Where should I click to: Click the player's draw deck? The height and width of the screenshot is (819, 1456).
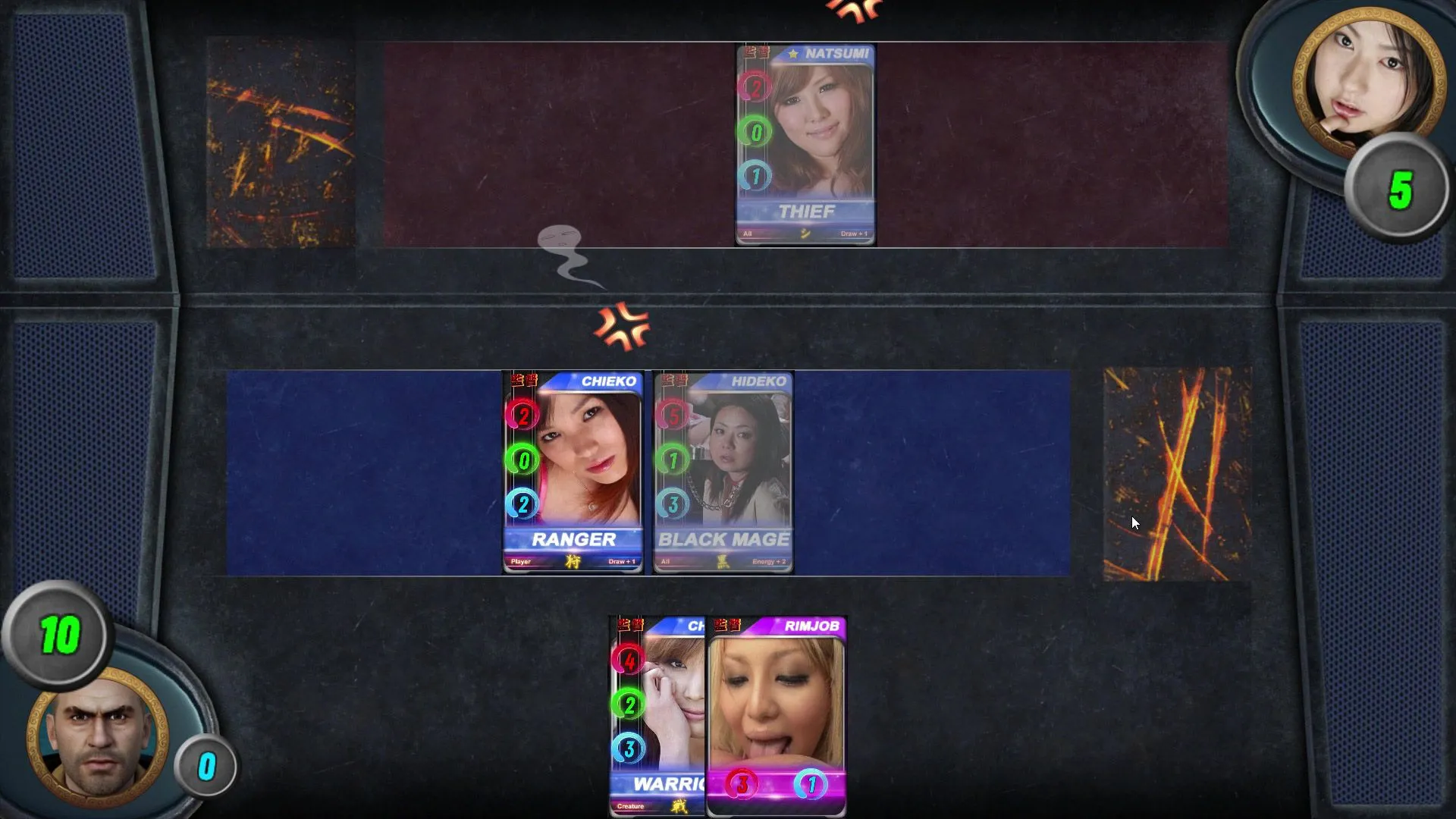1177,475
